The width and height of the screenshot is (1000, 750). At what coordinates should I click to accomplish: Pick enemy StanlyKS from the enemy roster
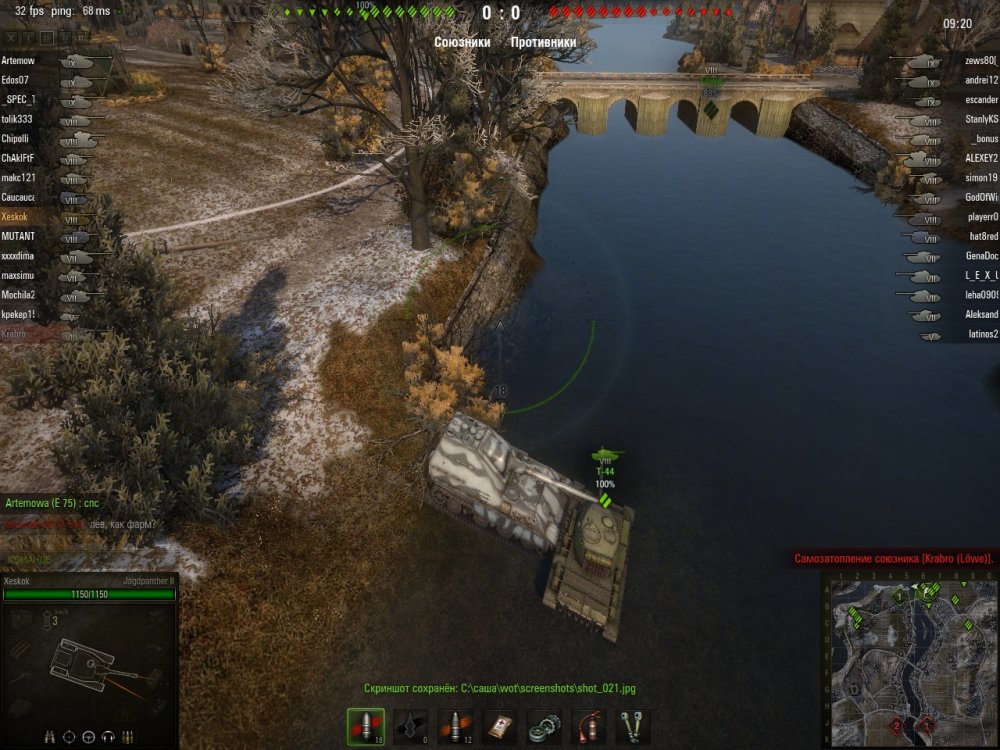click(x=981, y=120)
